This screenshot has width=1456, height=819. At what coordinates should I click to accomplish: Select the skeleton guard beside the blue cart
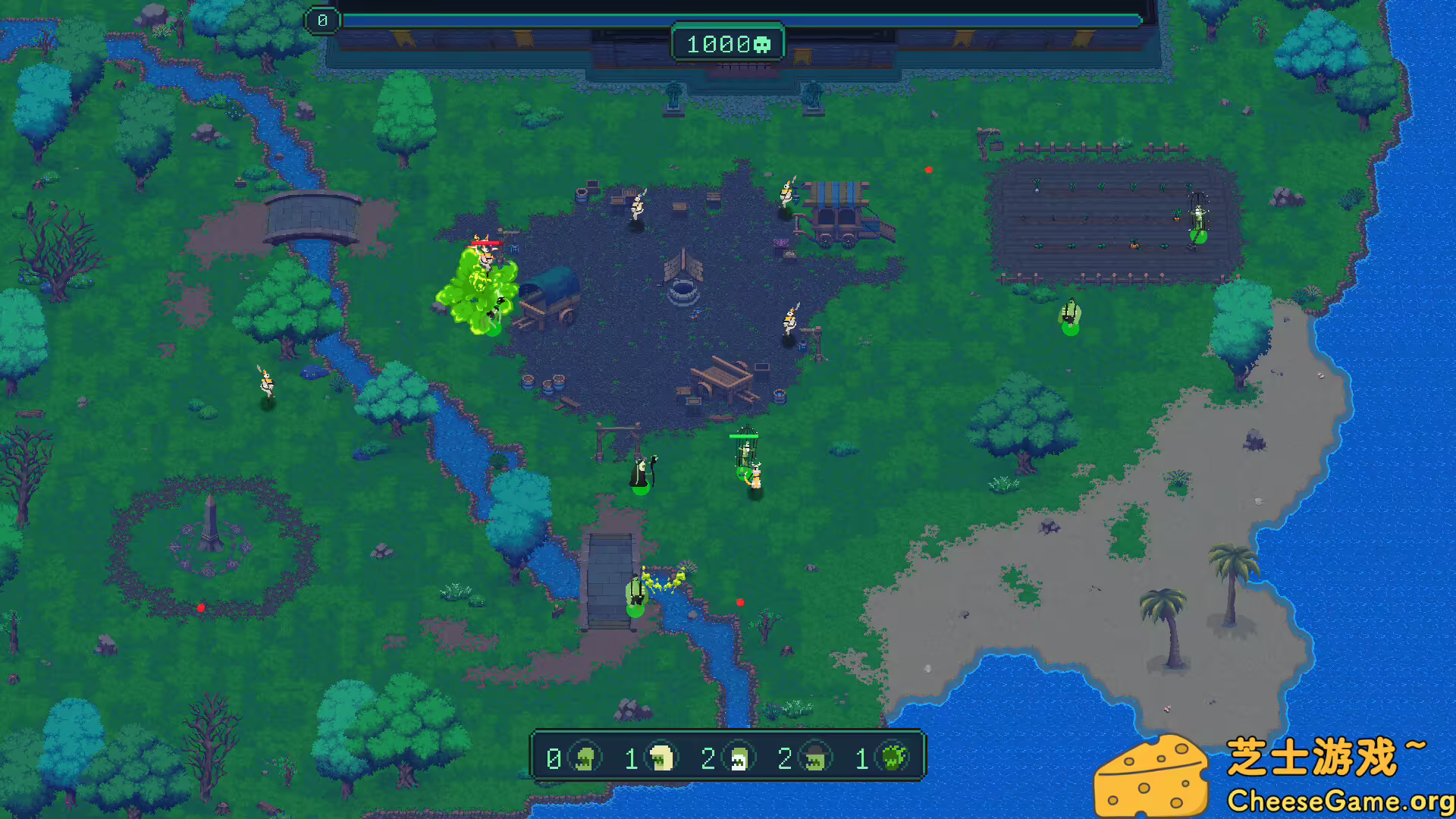click(787, 193)
